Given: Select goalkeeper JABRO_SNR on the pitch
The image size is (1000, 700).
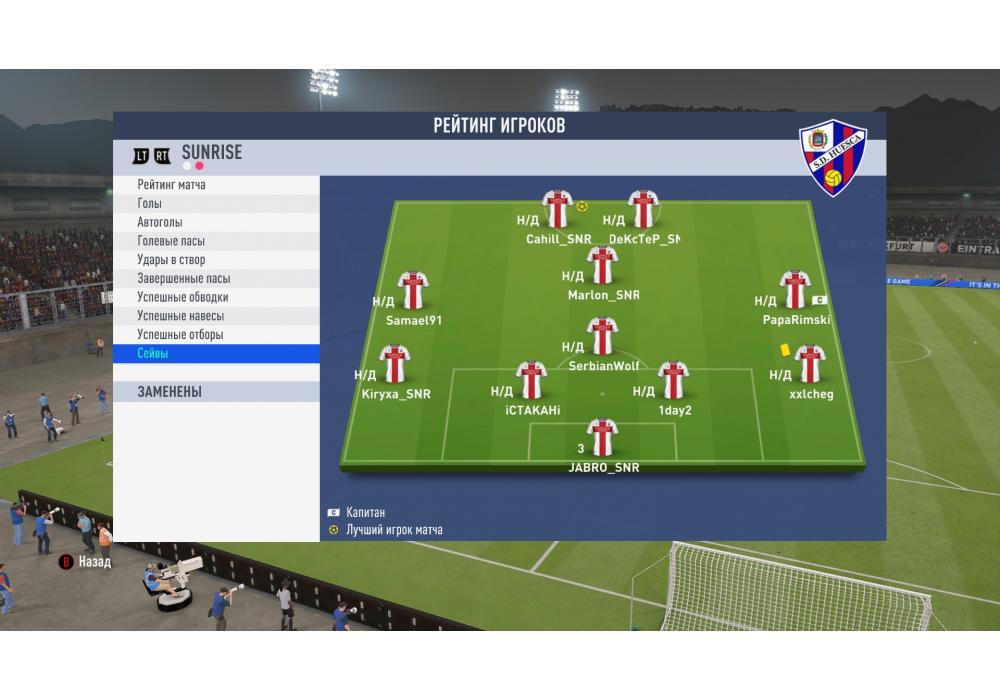Looking at the screenshot, I should pyautogui.click(x=602, y=438).
